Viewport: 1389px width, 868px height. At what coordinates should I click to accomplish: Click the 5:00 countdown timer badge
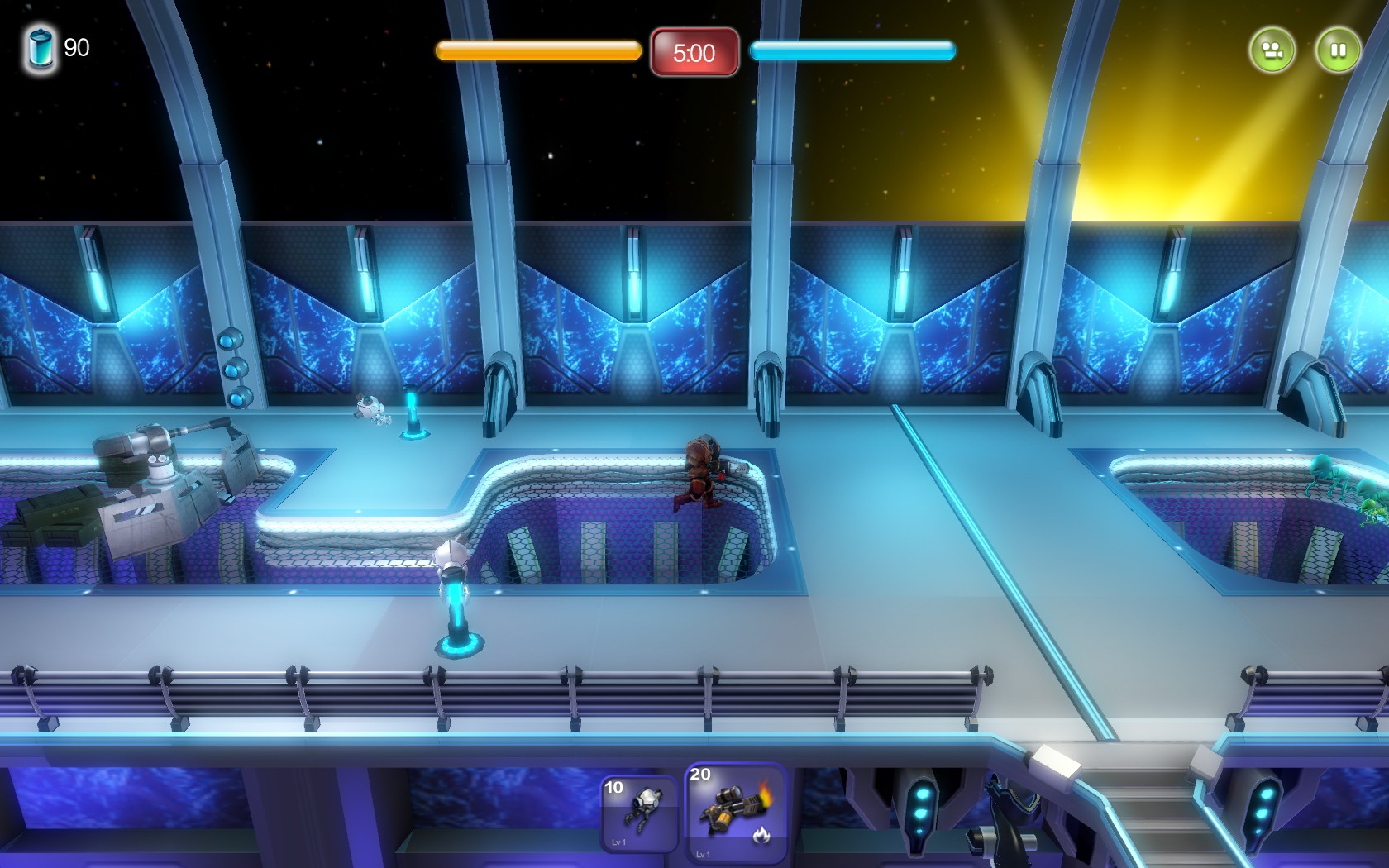(694, 53)
